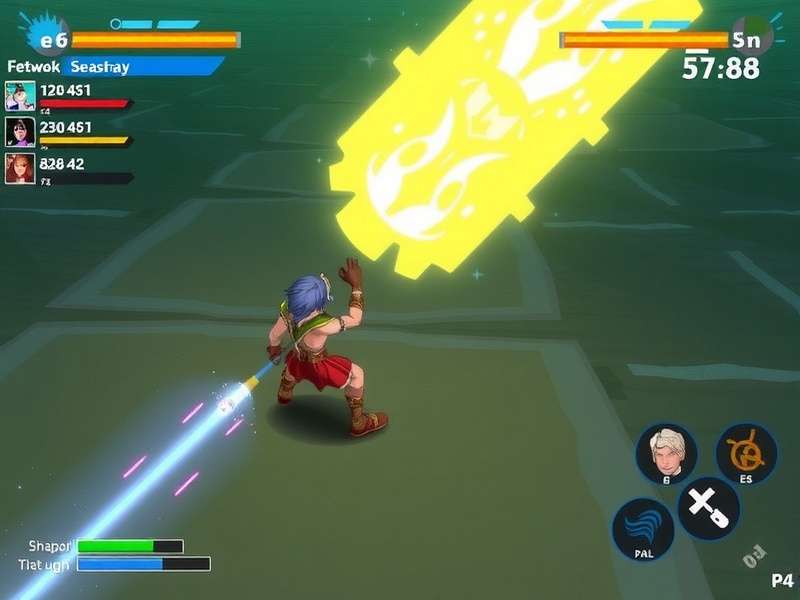The image size is (800, 600).
Task: Choose the party member with 230 461
Action: coord(21,131)
